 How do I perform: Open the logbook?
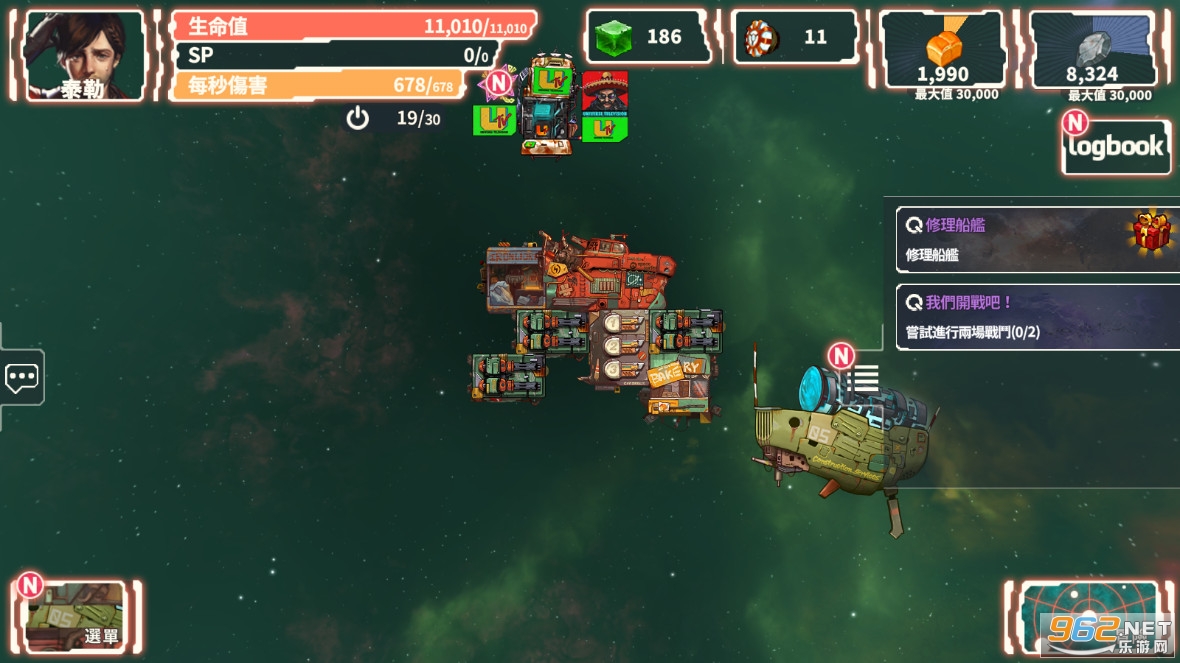click(x=1116, y=147)
